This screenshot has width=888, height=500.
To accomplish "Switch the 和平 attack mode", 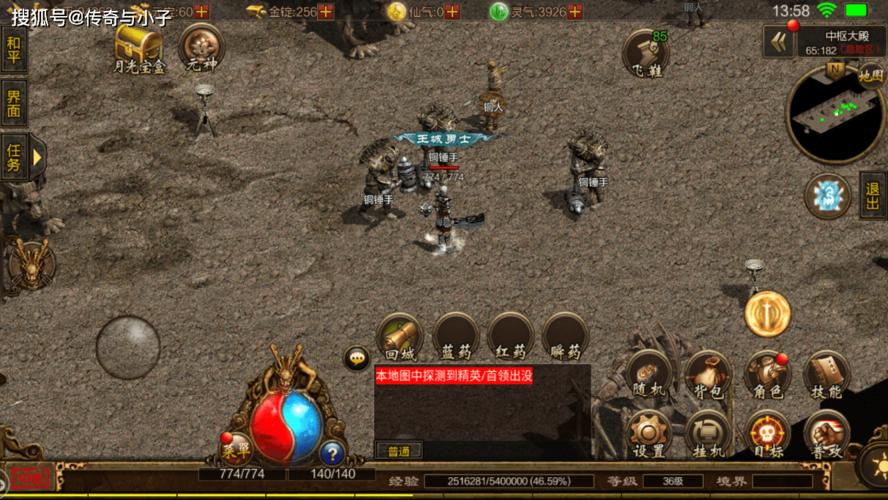I will click(13, 49).
